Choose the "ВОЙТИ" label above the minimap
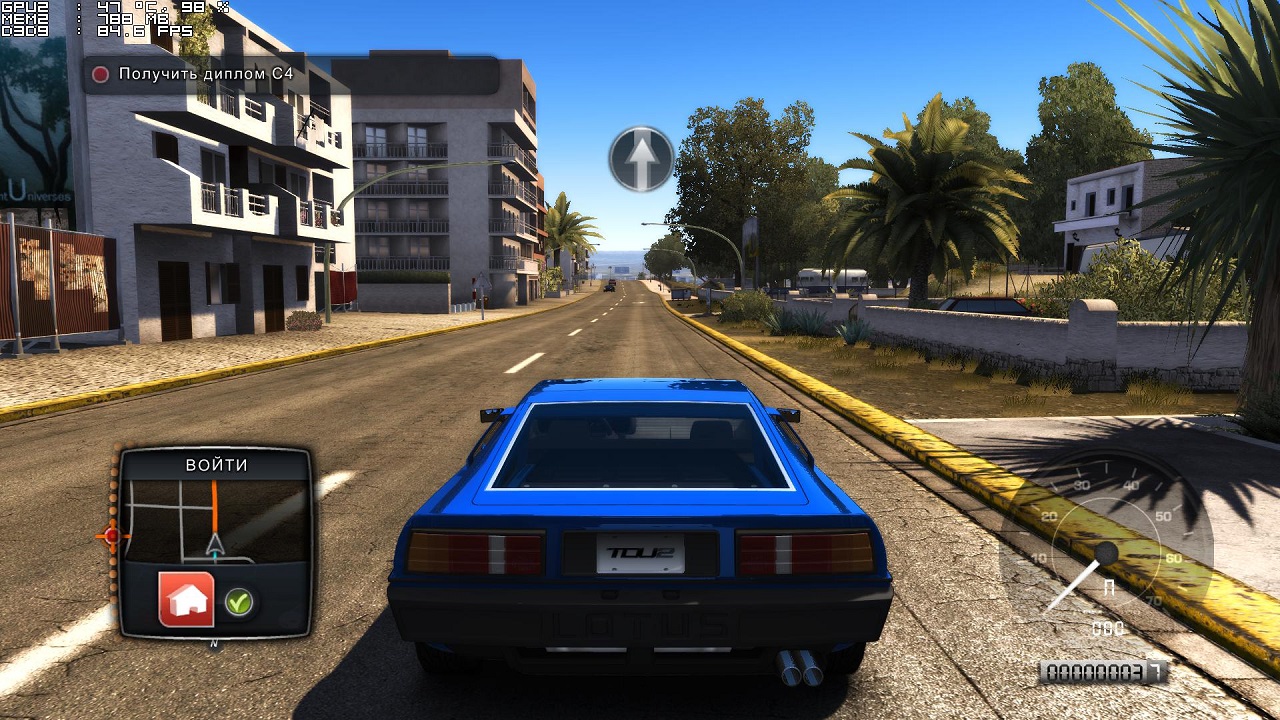 (x=216, y=465)
